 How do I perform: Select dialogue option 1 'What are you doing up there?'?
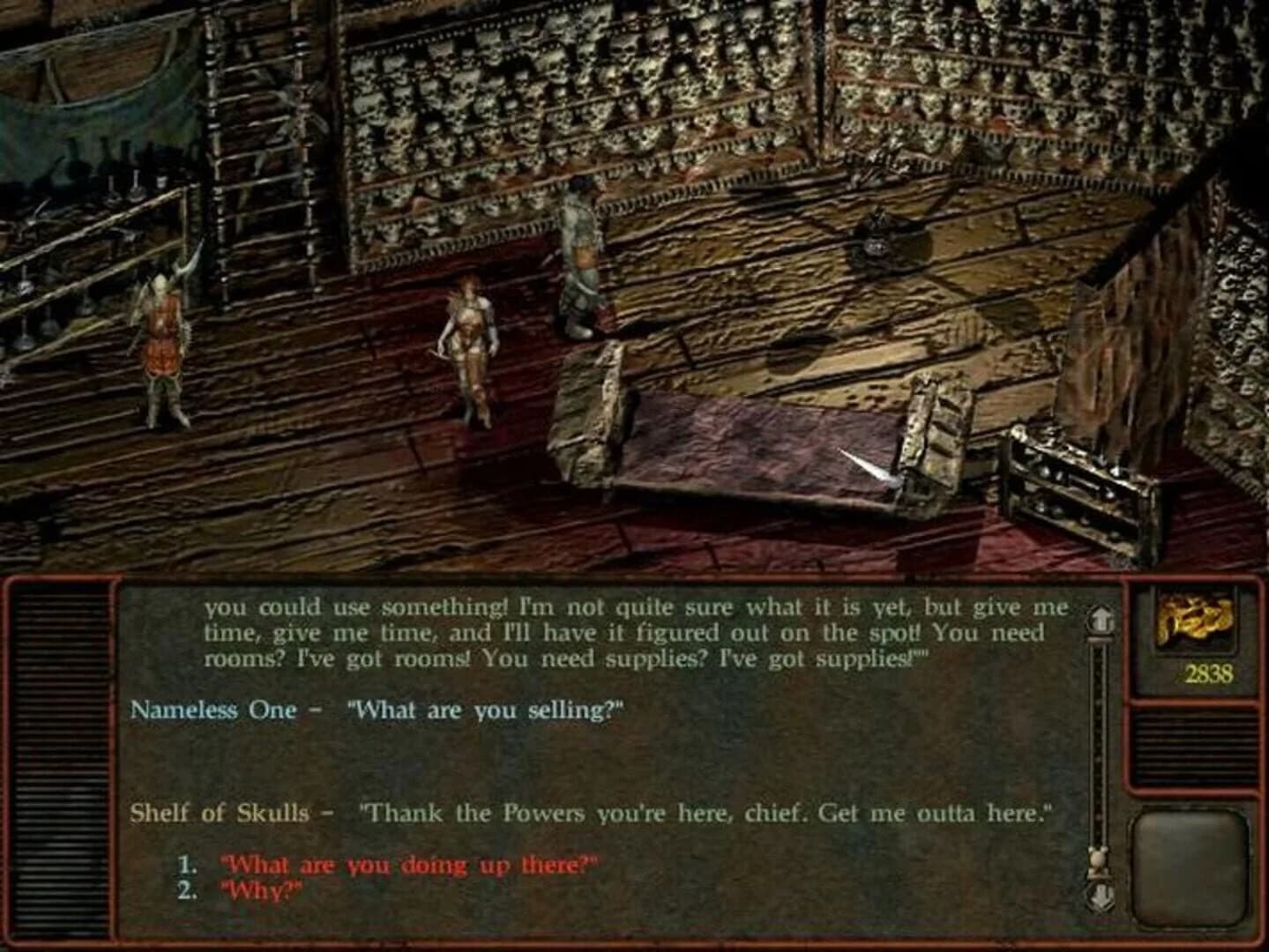click(410, 866)
